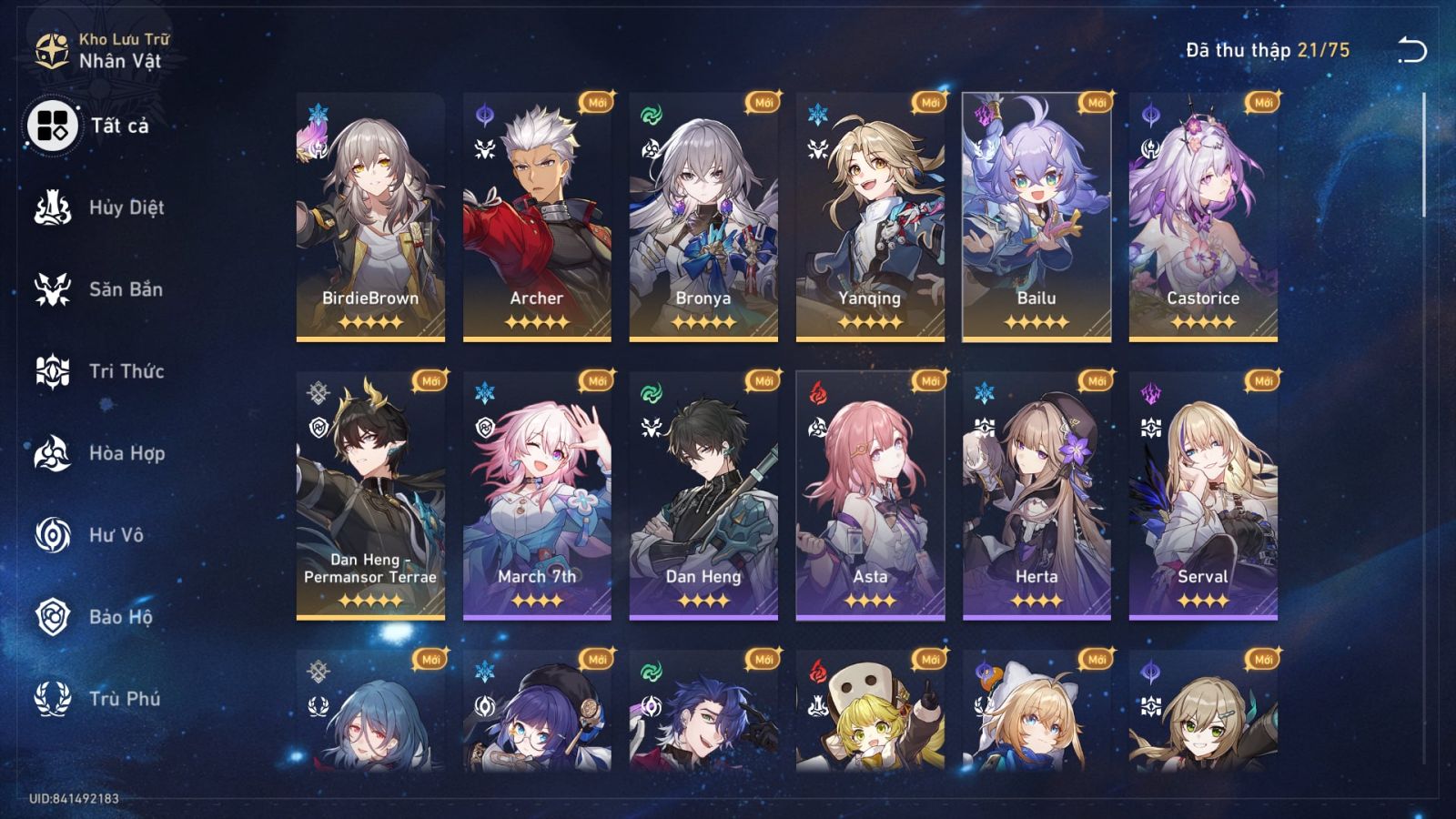Select the Trù Phú path filter icon
1456x819 pixels.
[x=55, y=701]
